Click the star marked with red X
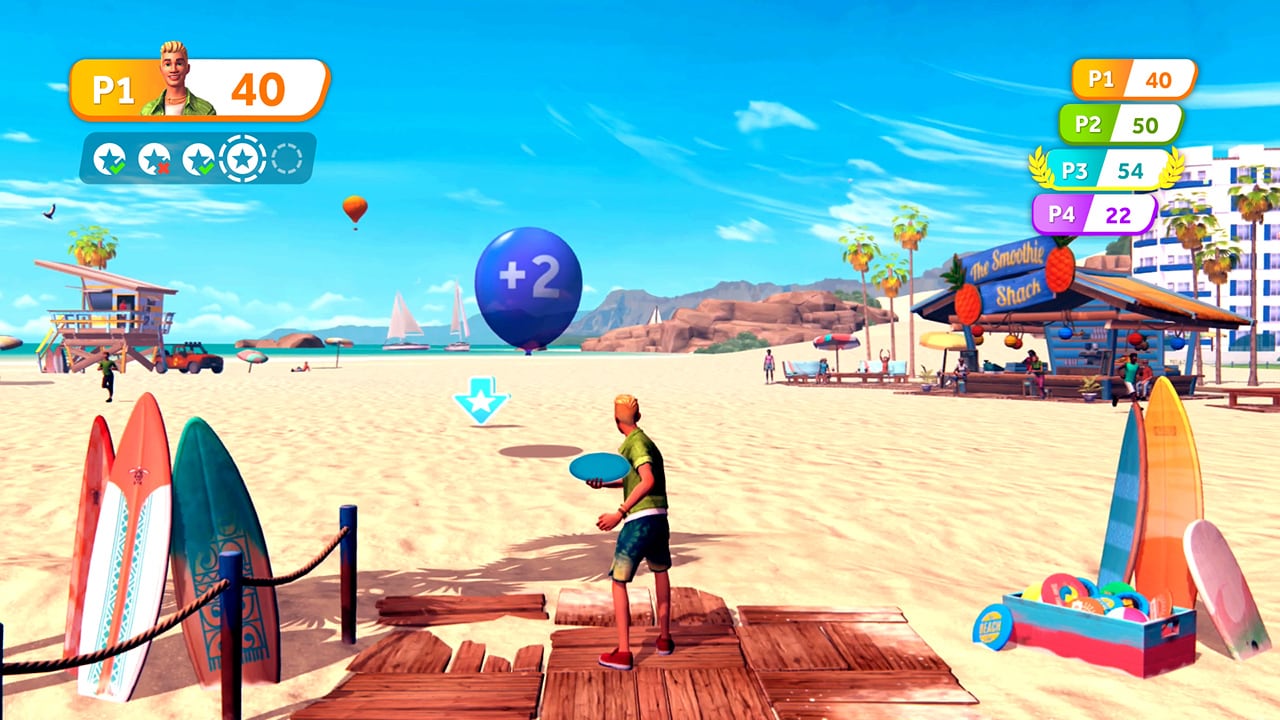 point(152,156)
